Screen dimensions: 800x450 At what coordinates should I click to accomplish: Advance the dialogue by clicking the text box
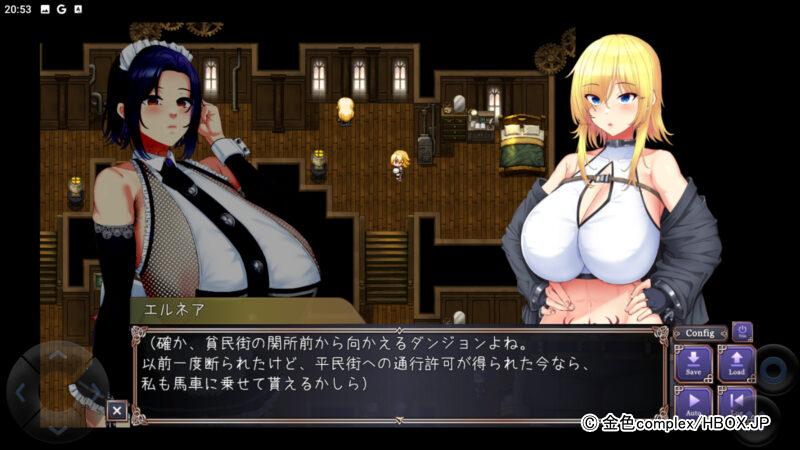tap(400, 372)
